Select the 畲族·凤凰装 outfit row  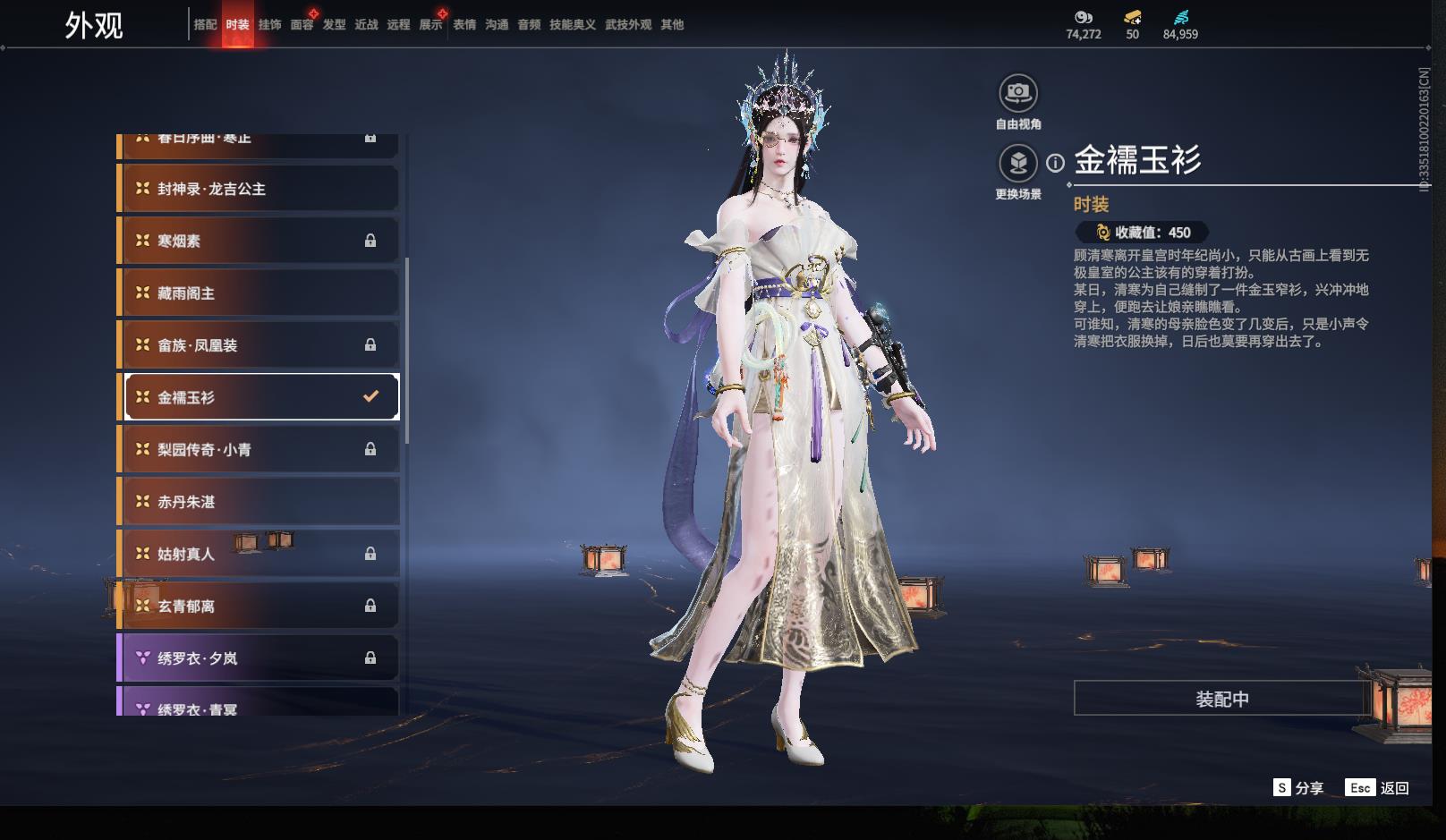pos(259,345)
